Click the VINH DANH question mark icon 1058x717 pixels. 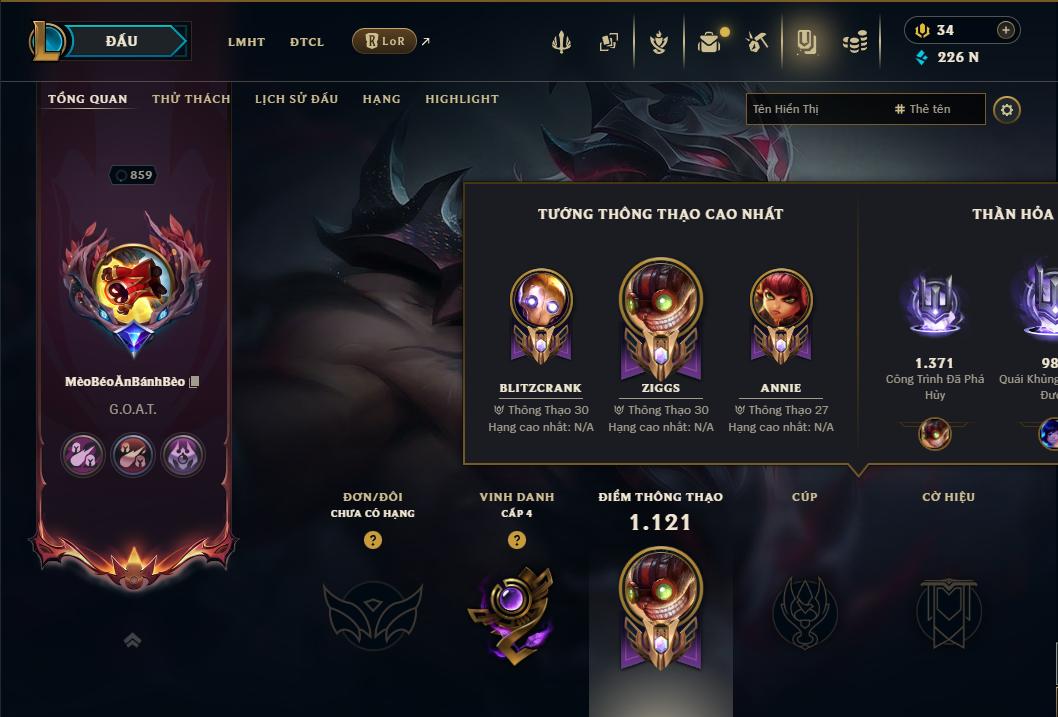pyautogui.click(x=517, y=540)
